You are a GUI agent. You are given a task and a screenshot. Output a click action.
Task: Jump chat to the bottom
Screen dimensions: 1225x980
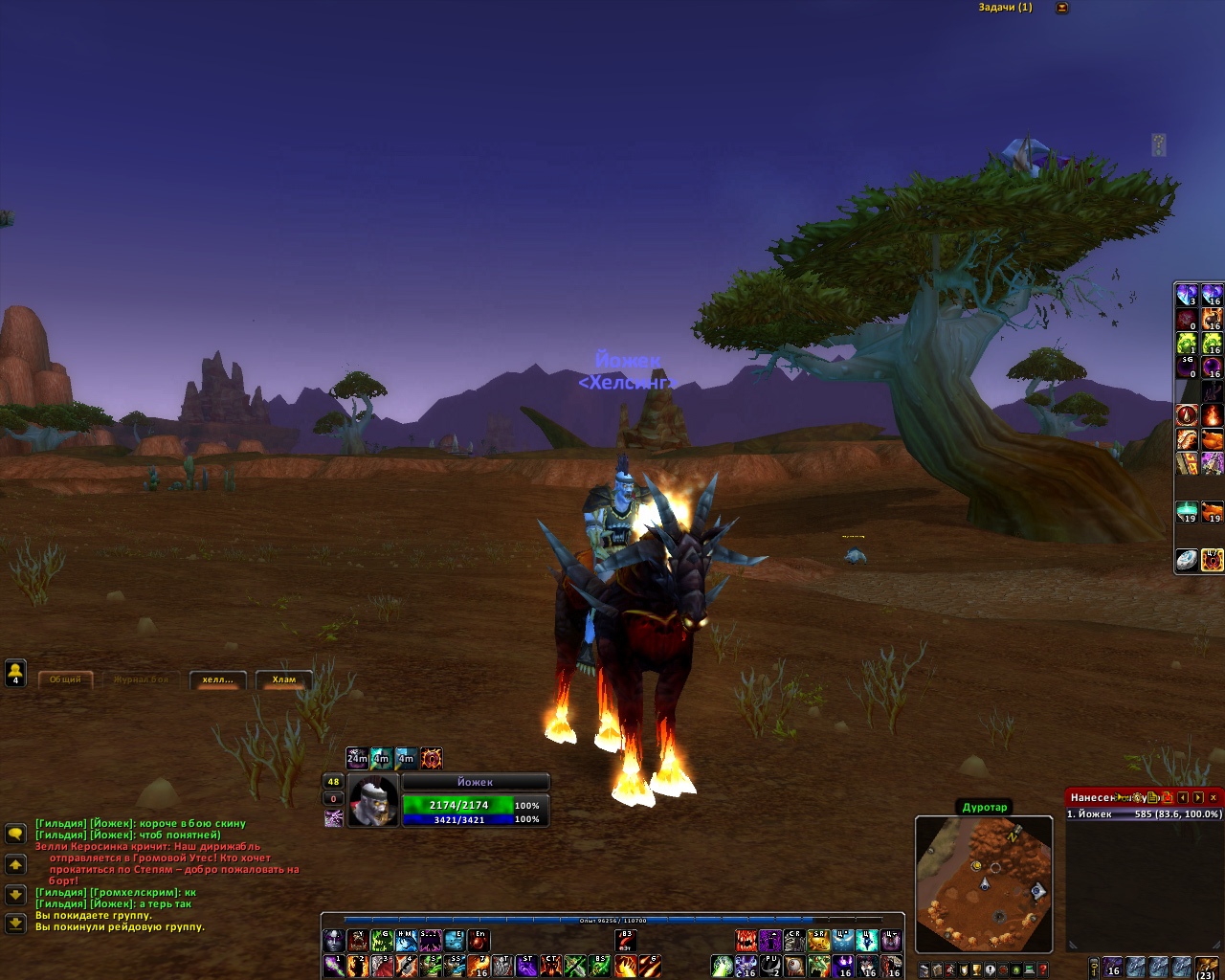[15, 924]
